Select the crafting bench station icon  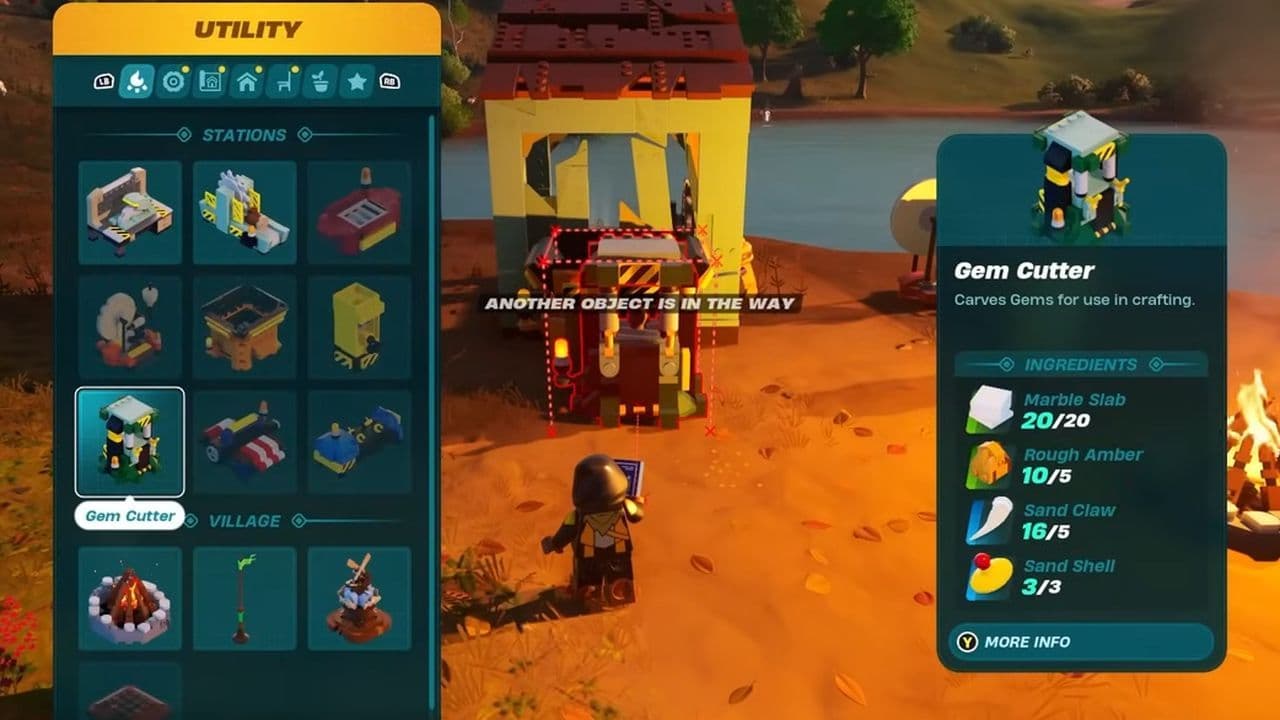coord(130,212)
